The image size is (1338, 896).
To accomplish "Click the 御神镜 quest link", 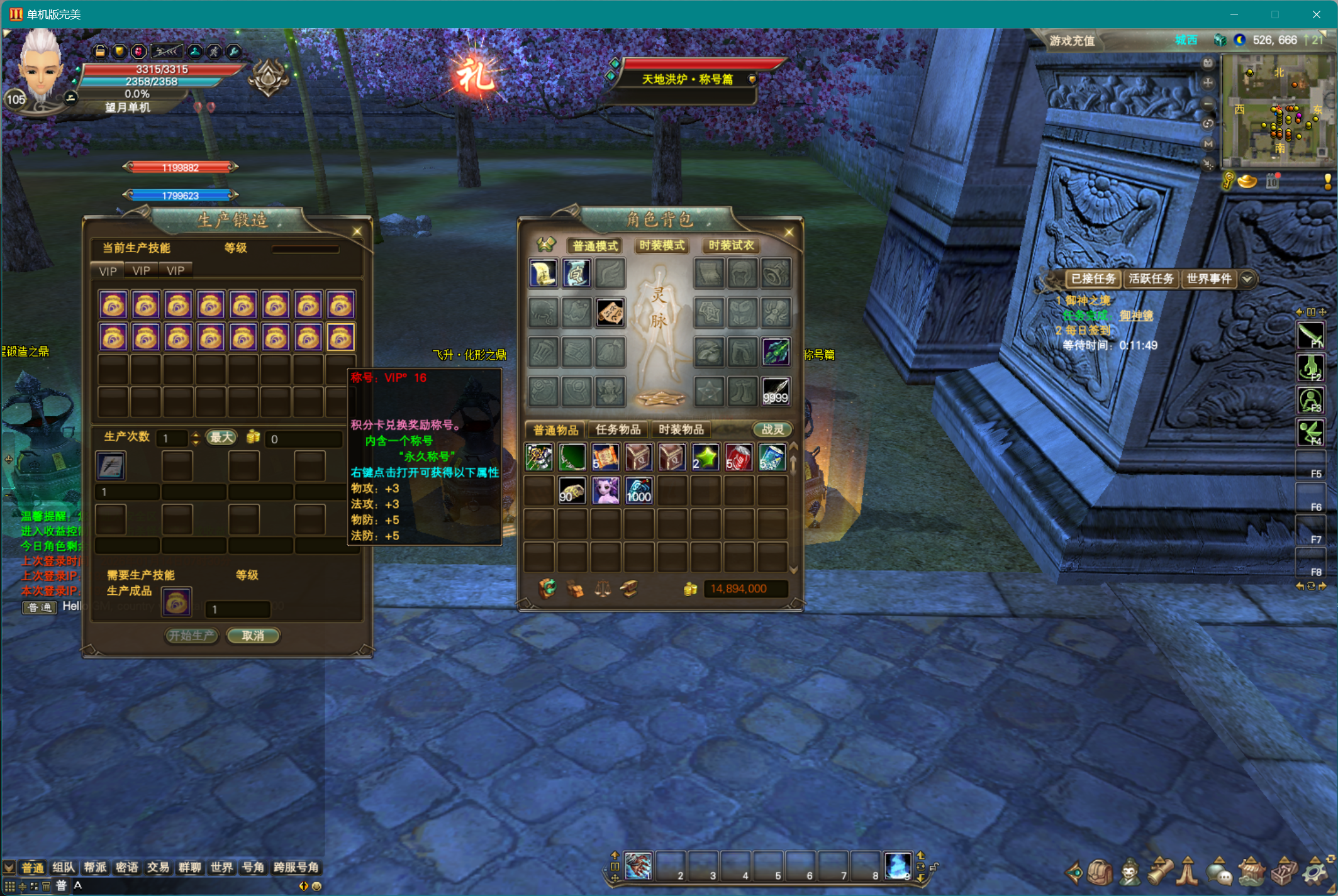I will pos(1136,316).
